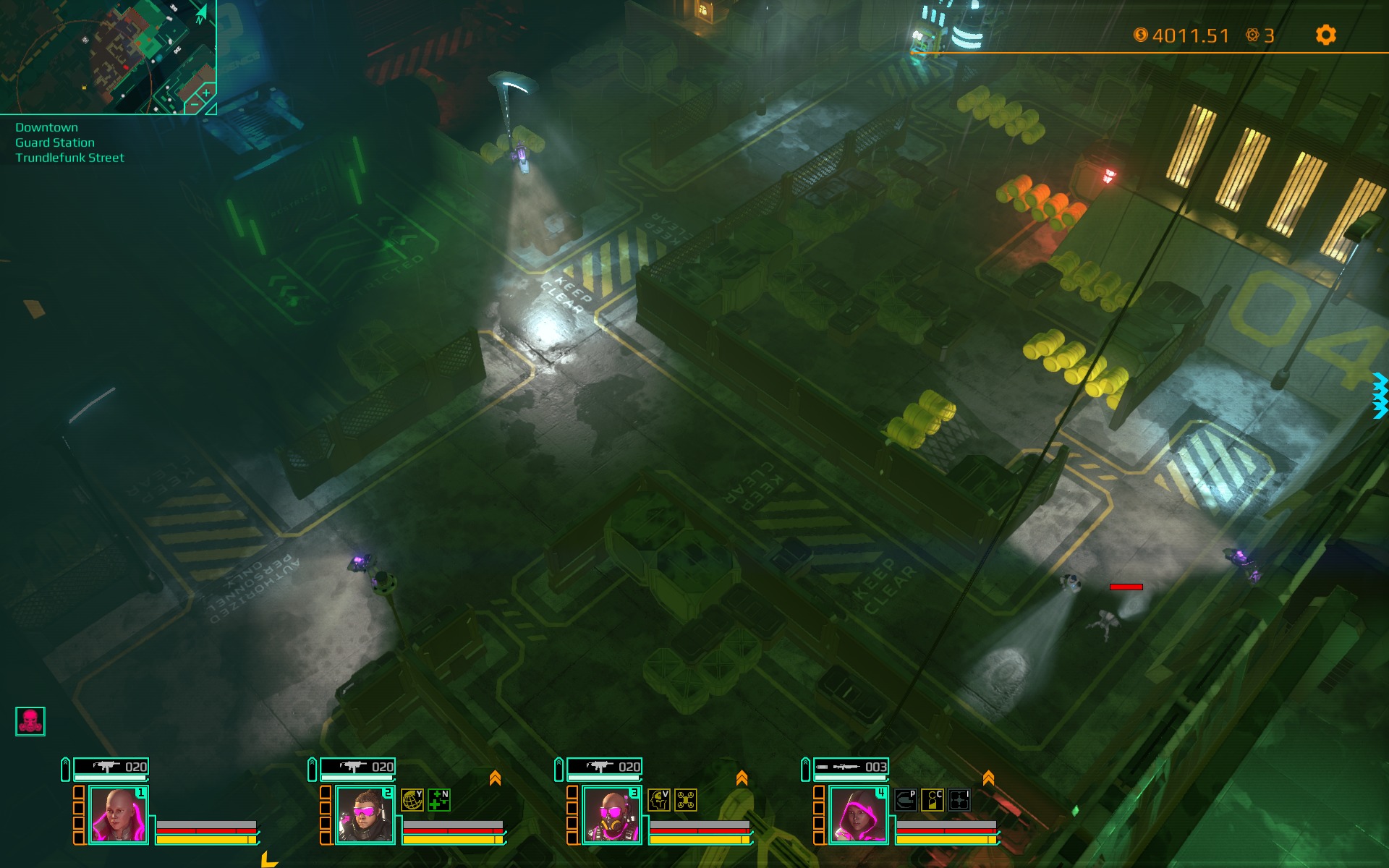1389x868 pixels.
Task: Activate agent 3's drone ability
Action: (686, 800)
